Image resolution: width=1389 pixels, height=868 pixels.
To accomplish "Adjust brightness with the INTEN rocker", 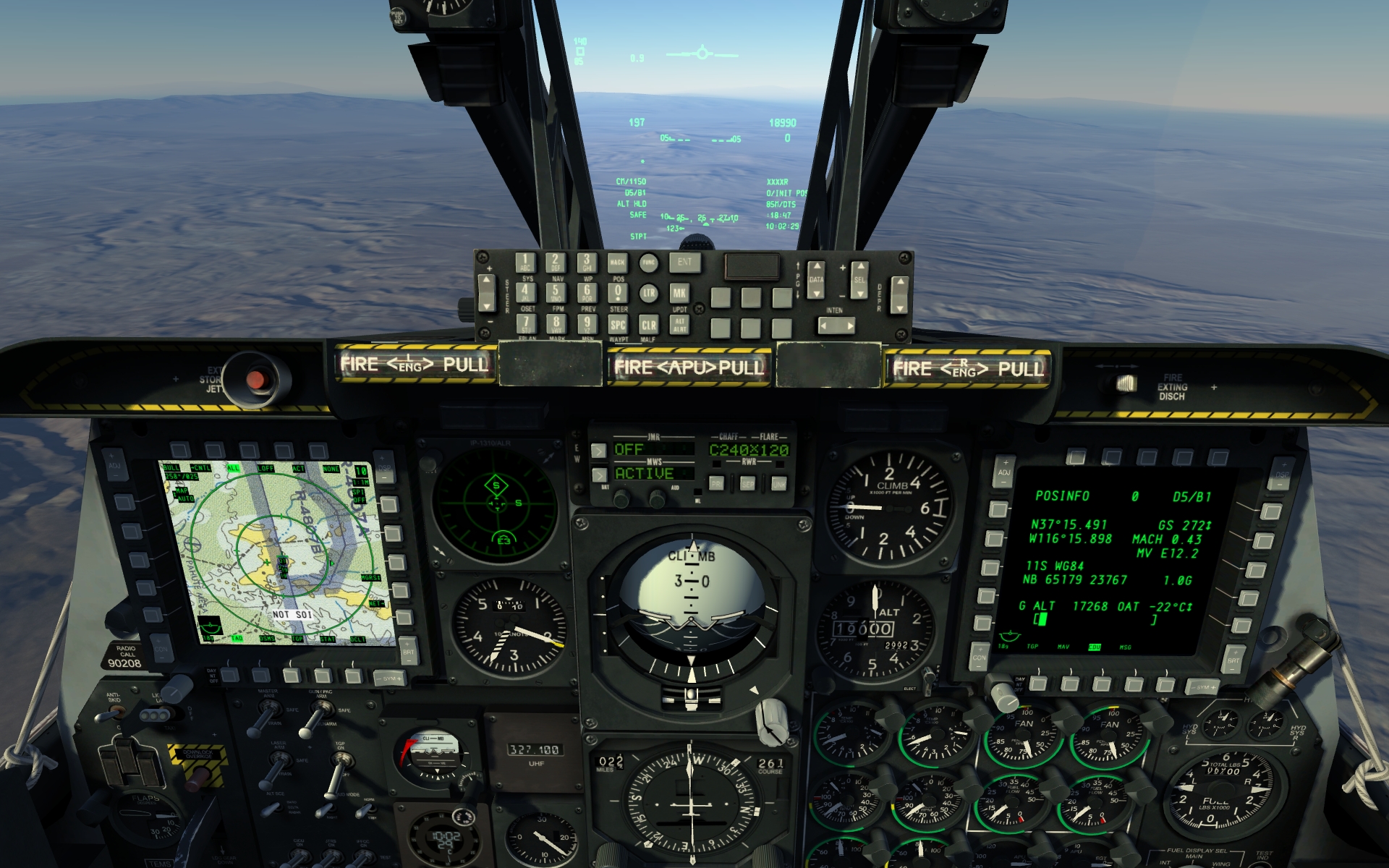I will point(836,326).
